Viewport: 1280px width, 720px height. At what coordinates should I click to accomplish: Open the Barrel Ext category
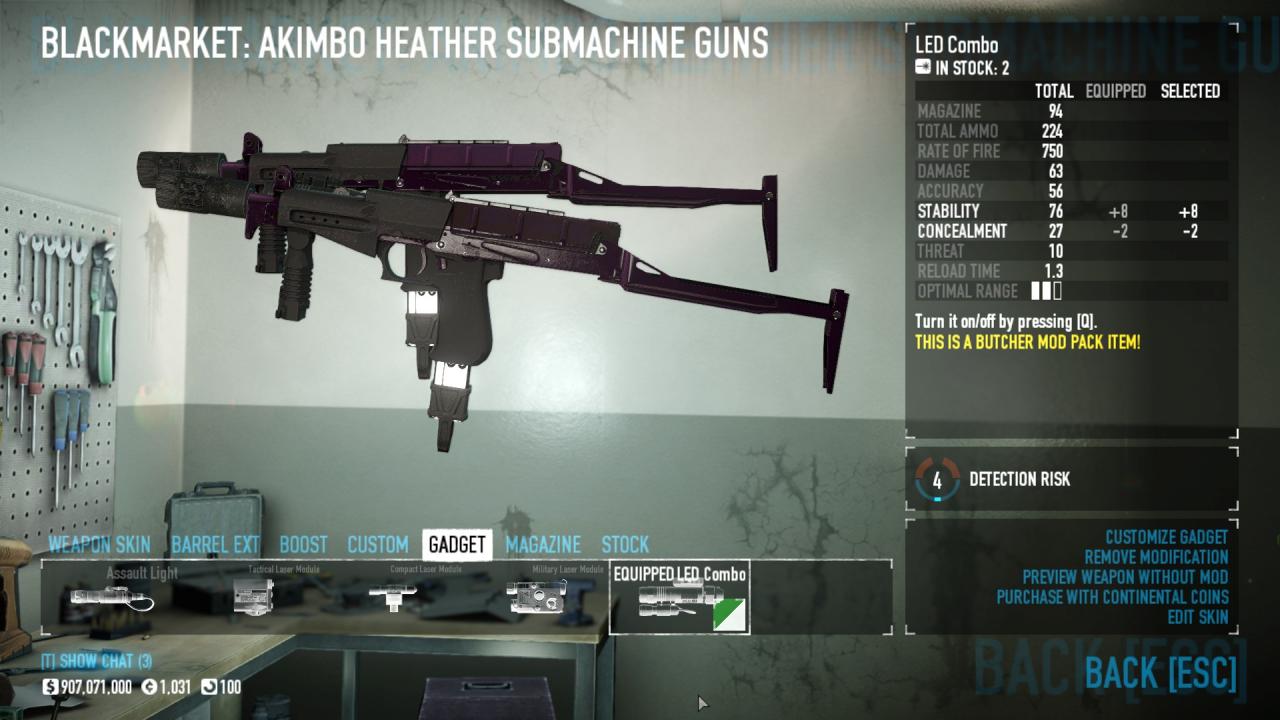pyautogui.click(x=215, y=545)
